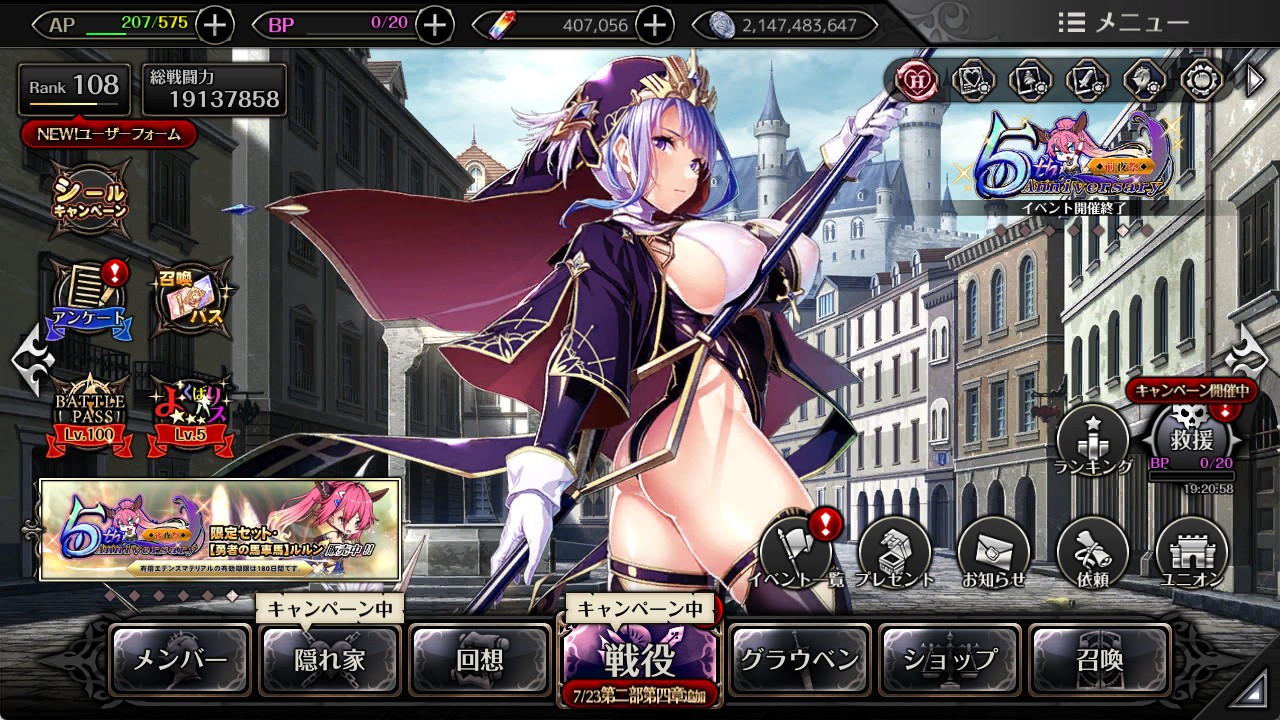Go to グラウベン
Image resolution: width=1280 pixels, height=720 pixels.
(x=799, y=660)
